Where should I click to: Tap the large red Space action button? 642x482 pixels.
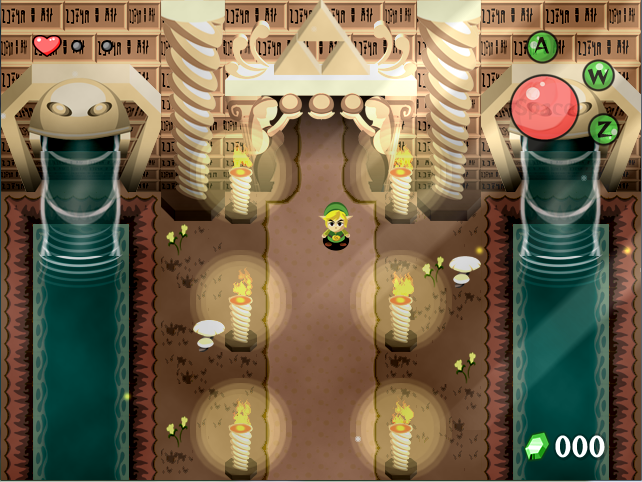(x=544, y=107)
